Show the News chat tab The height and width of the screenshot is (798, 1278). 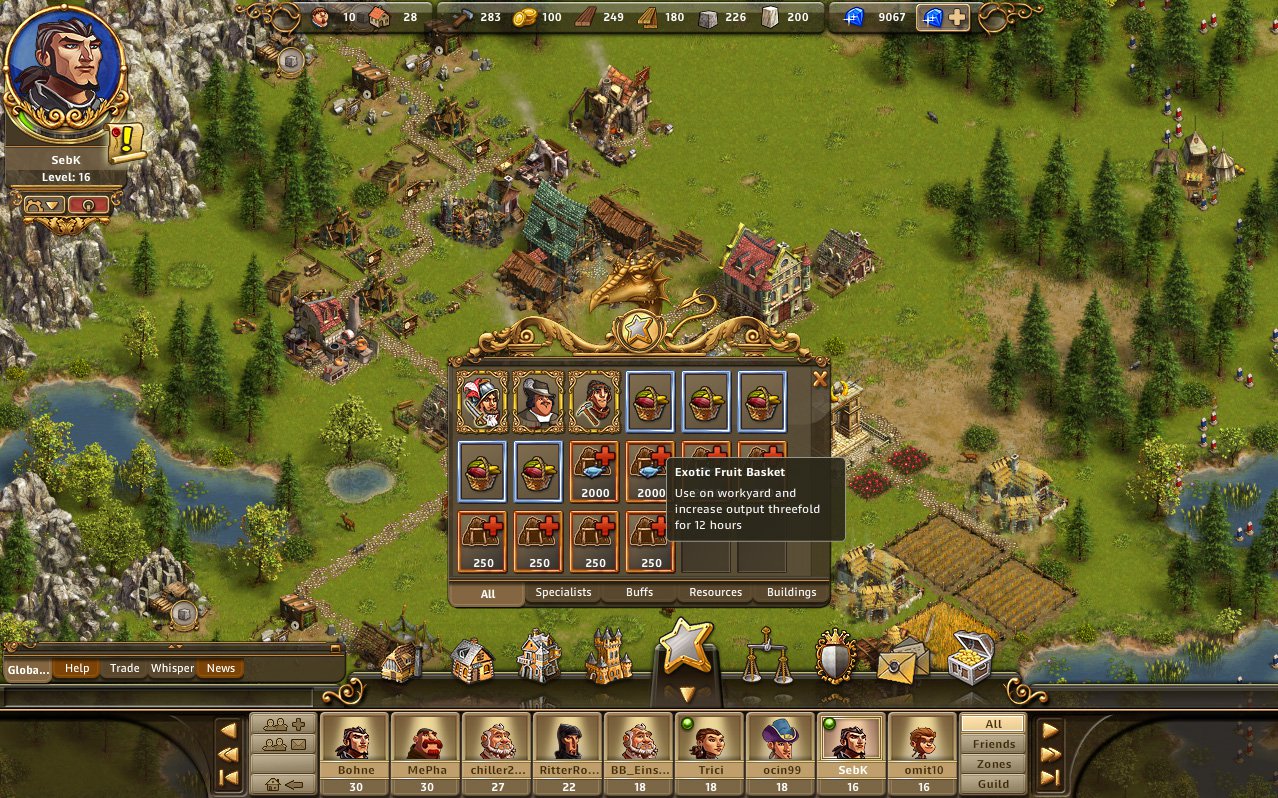(221, 668)
